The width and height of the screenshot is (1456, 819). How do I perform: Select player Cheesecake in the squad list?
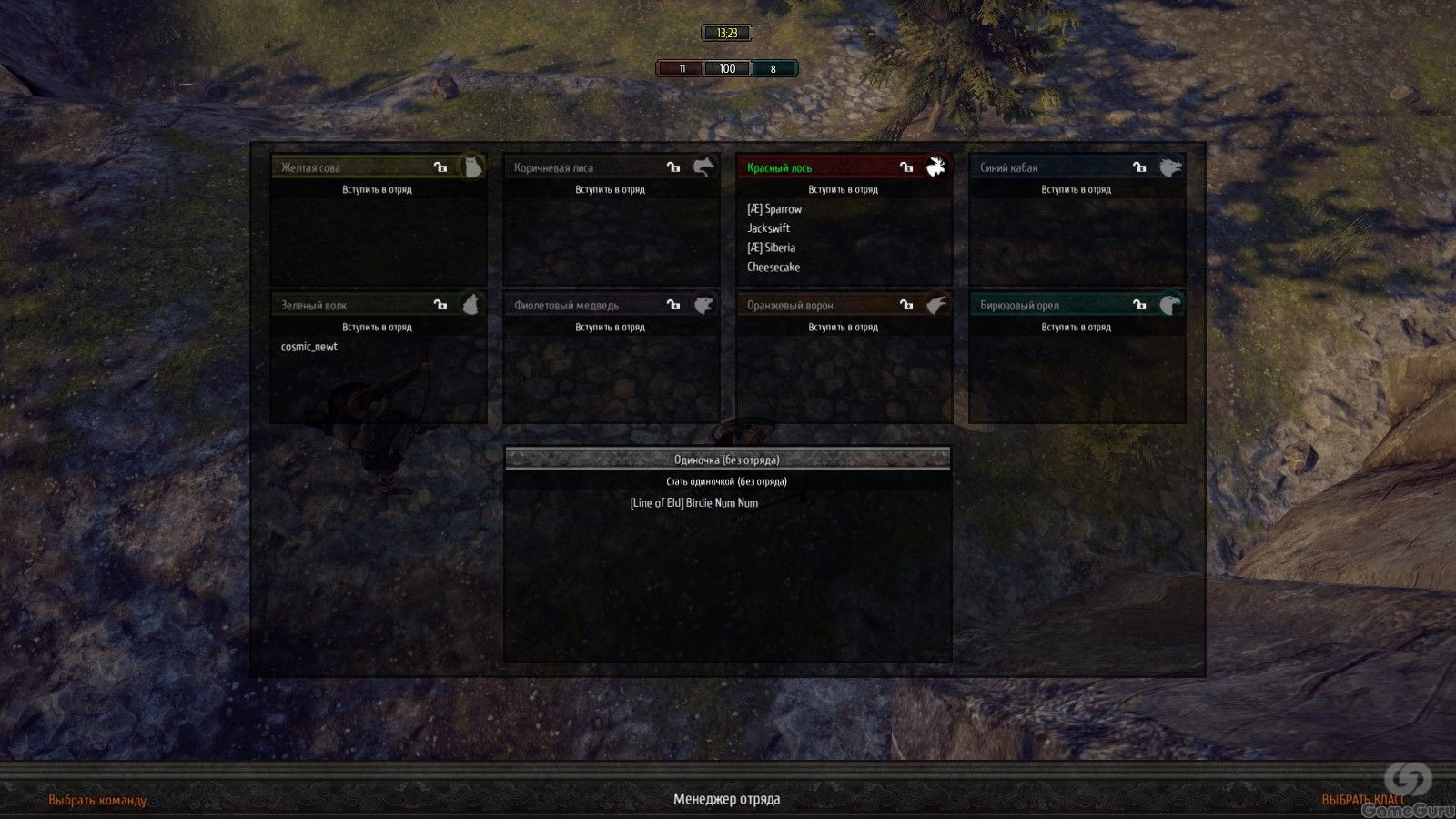tap(773, 267)
